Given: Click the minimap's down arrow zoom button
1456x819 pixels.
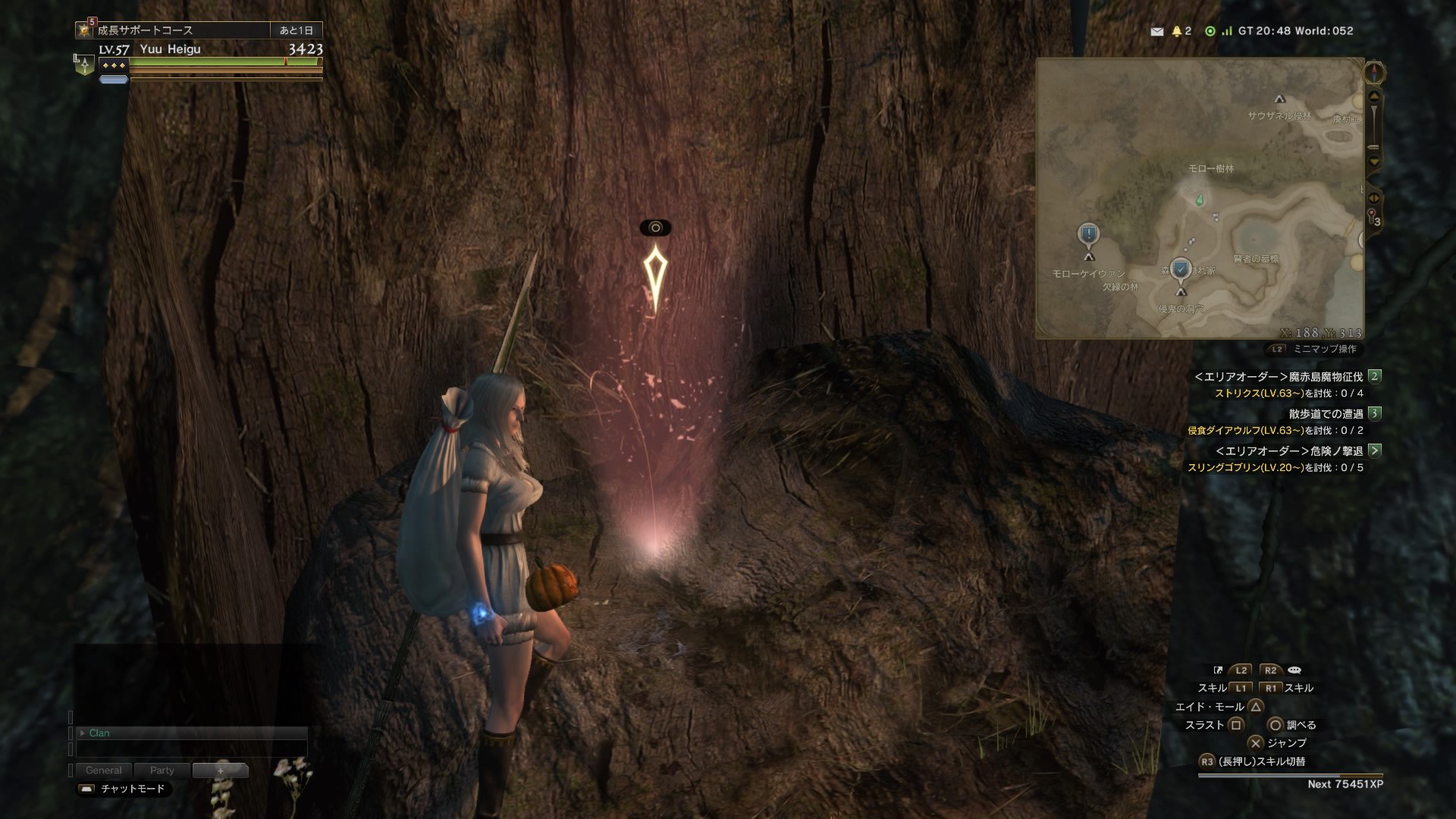Looking at the screenshot, I should (1374, 162).
